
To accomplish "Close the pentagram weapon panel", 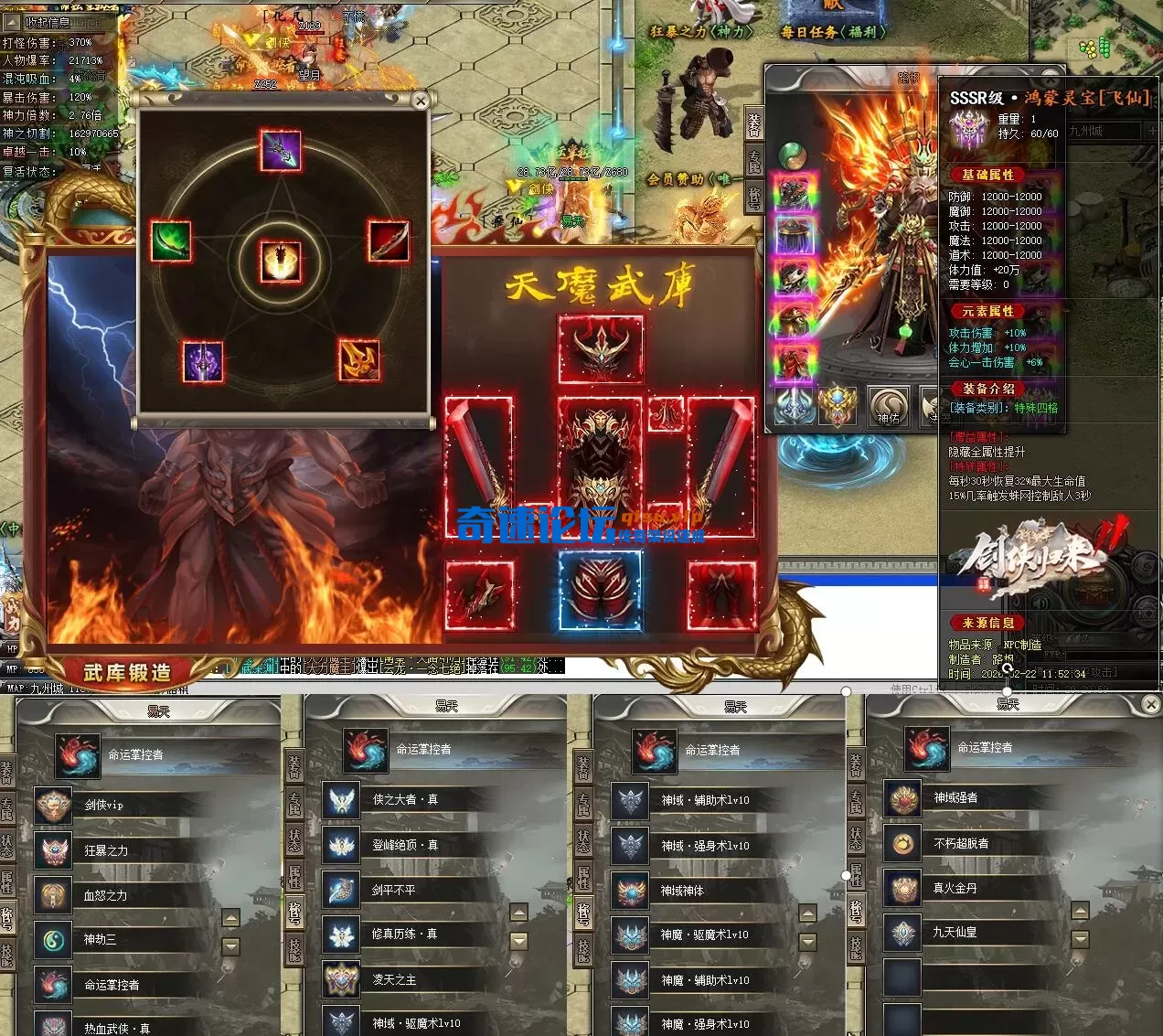I will click(420, 101).
